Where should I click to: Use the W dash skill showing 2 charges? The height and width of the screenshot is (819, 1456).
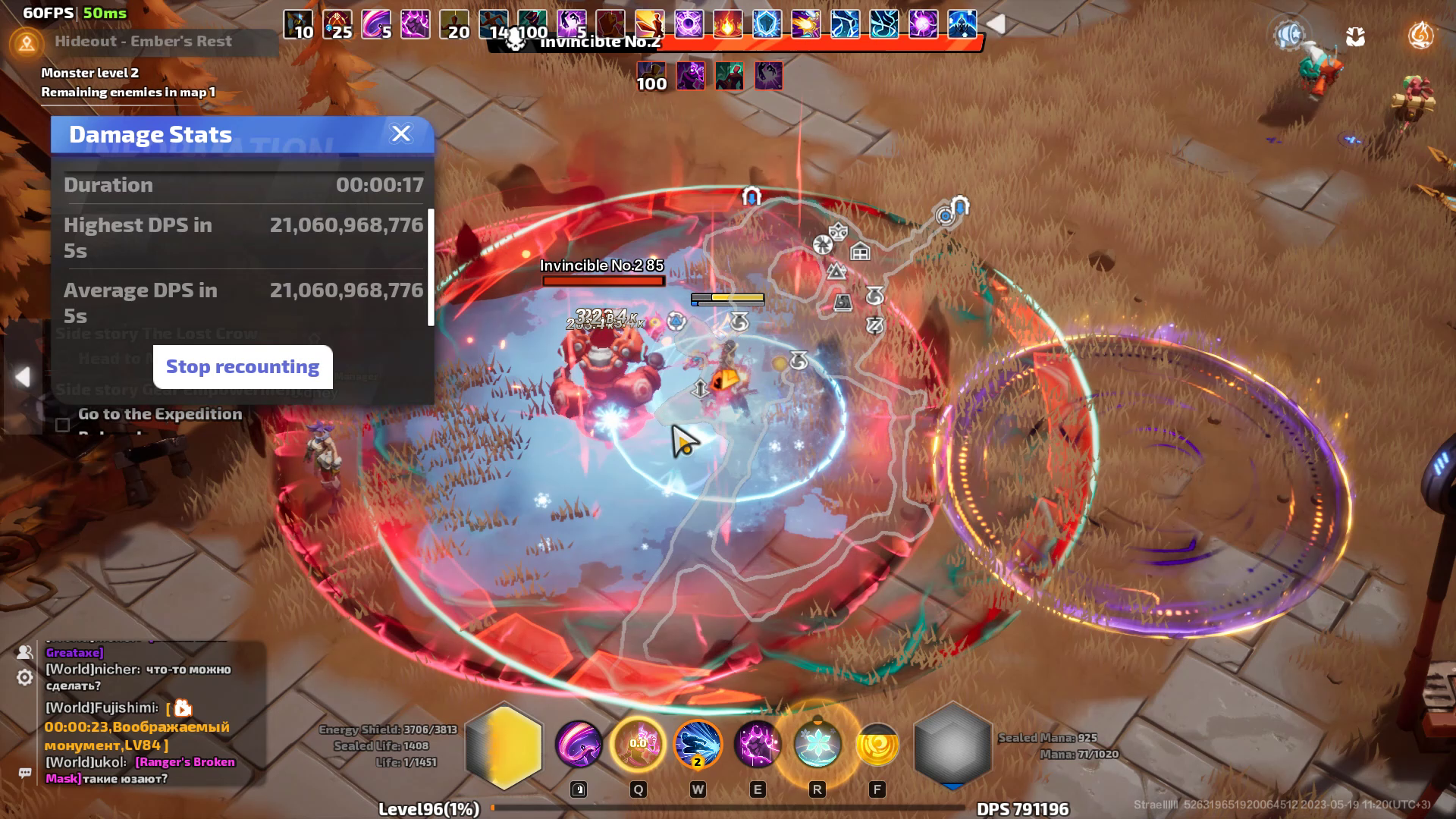(697, 745)
